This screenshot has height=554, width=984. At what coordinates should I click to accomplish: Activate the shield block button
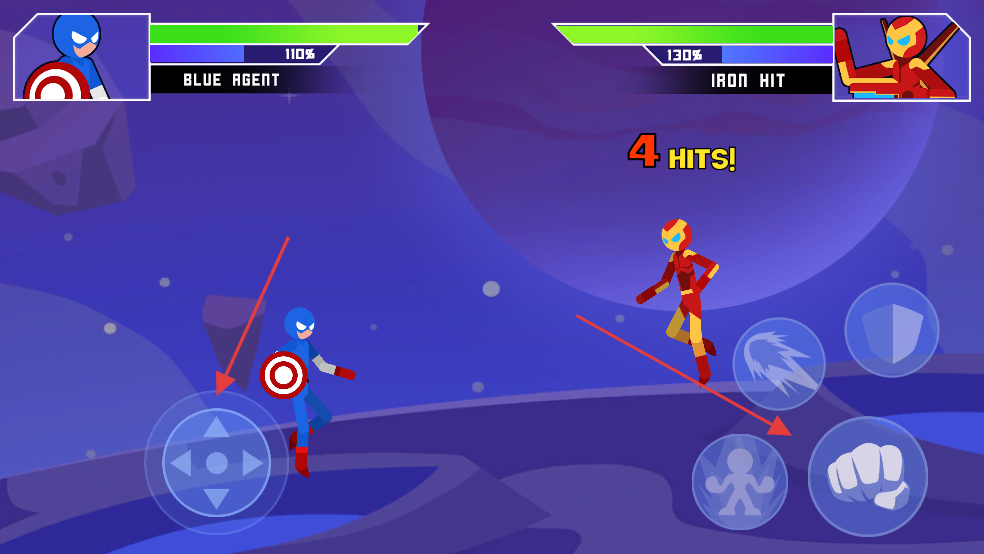(892, 330)
